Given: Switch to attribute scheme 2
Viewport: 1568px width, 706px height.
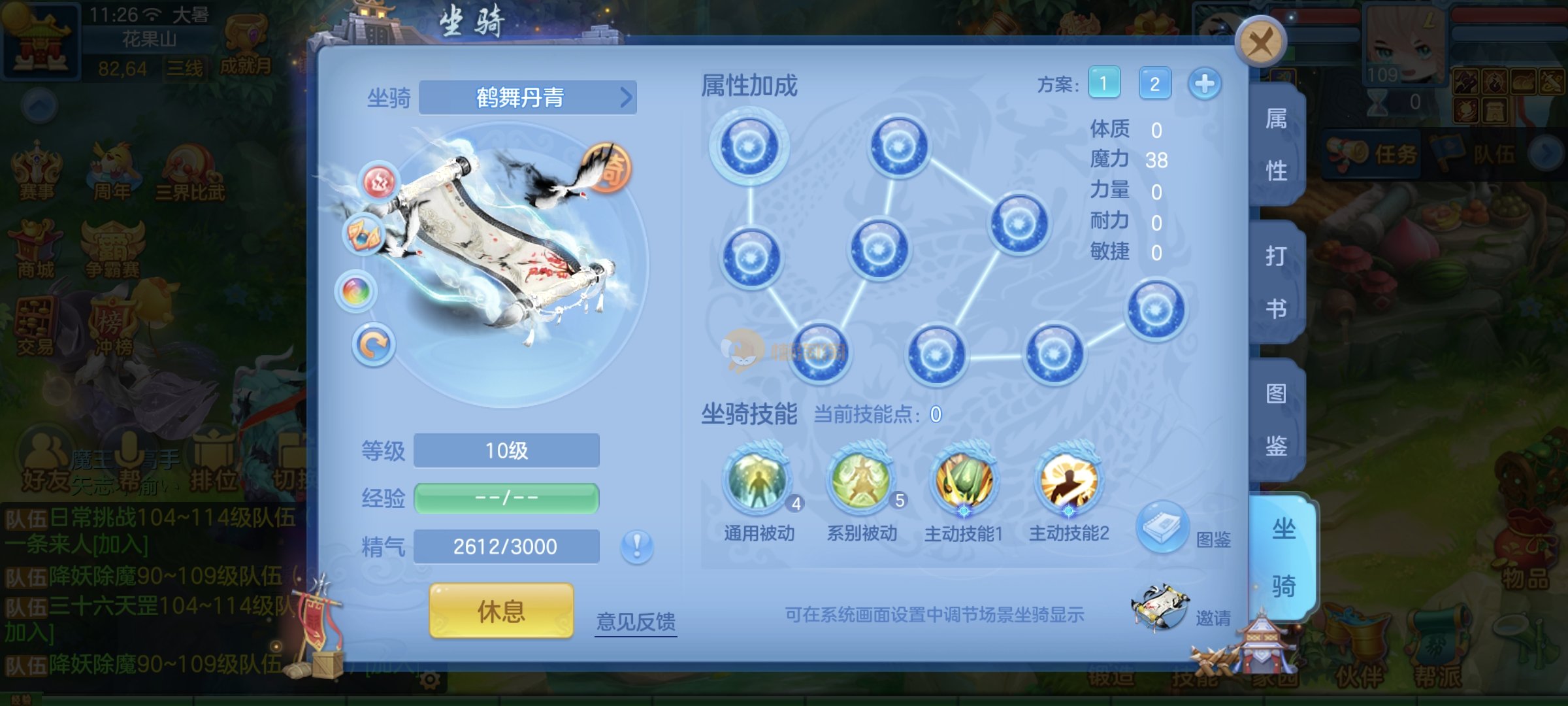Looking at the screenshot, I should [1154, 83].
